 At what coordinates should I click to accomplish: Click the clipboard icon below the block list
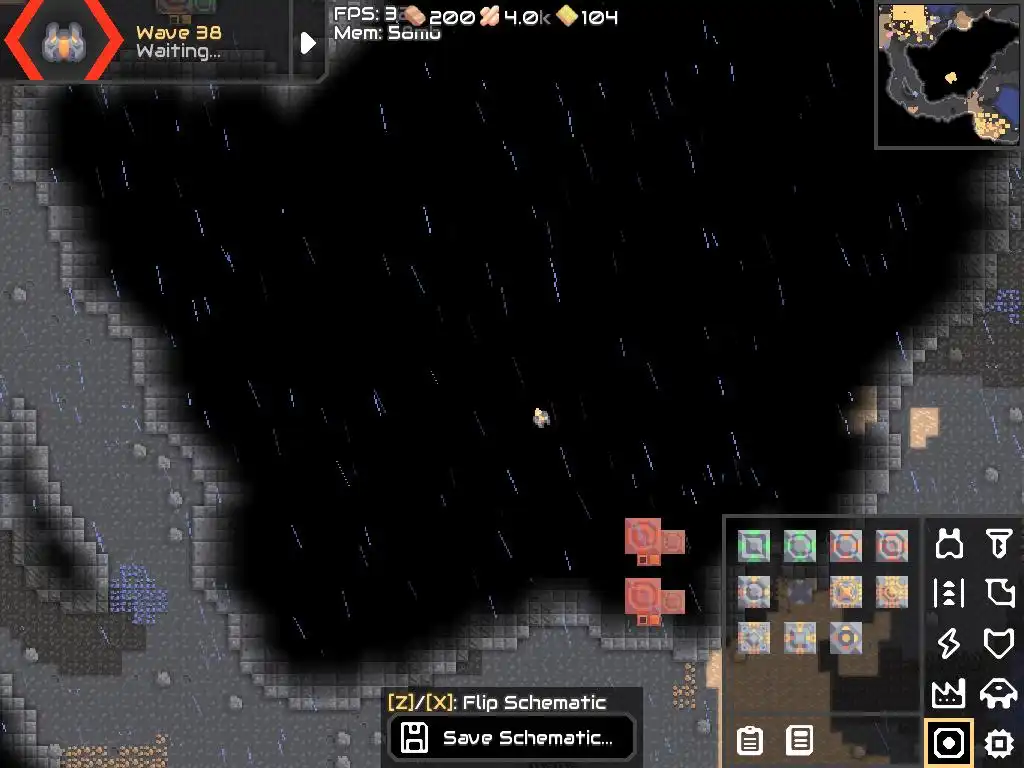tap(749, 740)
